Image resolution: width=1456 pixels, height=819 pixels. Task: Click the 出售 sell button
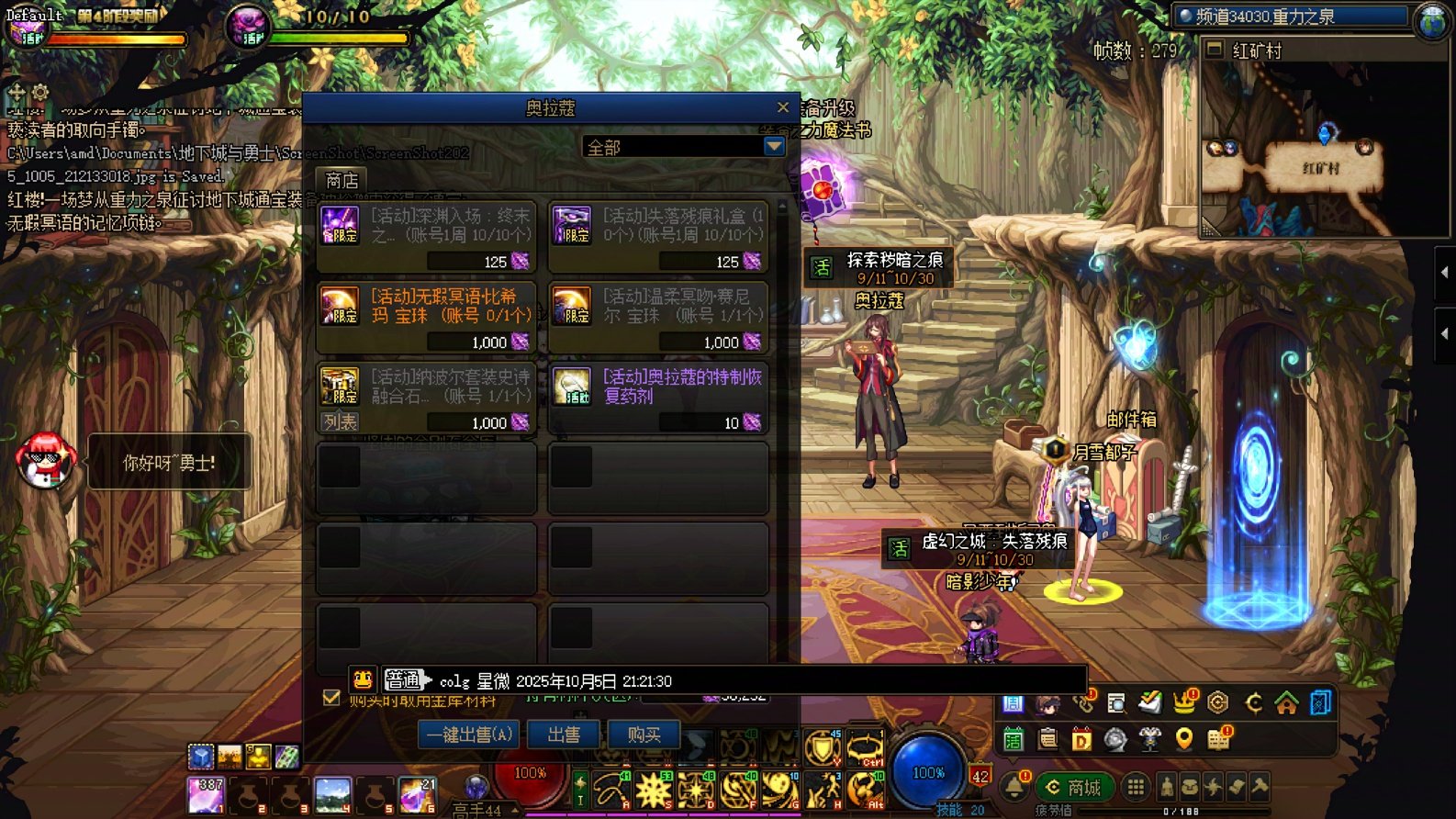pos(564,735)
